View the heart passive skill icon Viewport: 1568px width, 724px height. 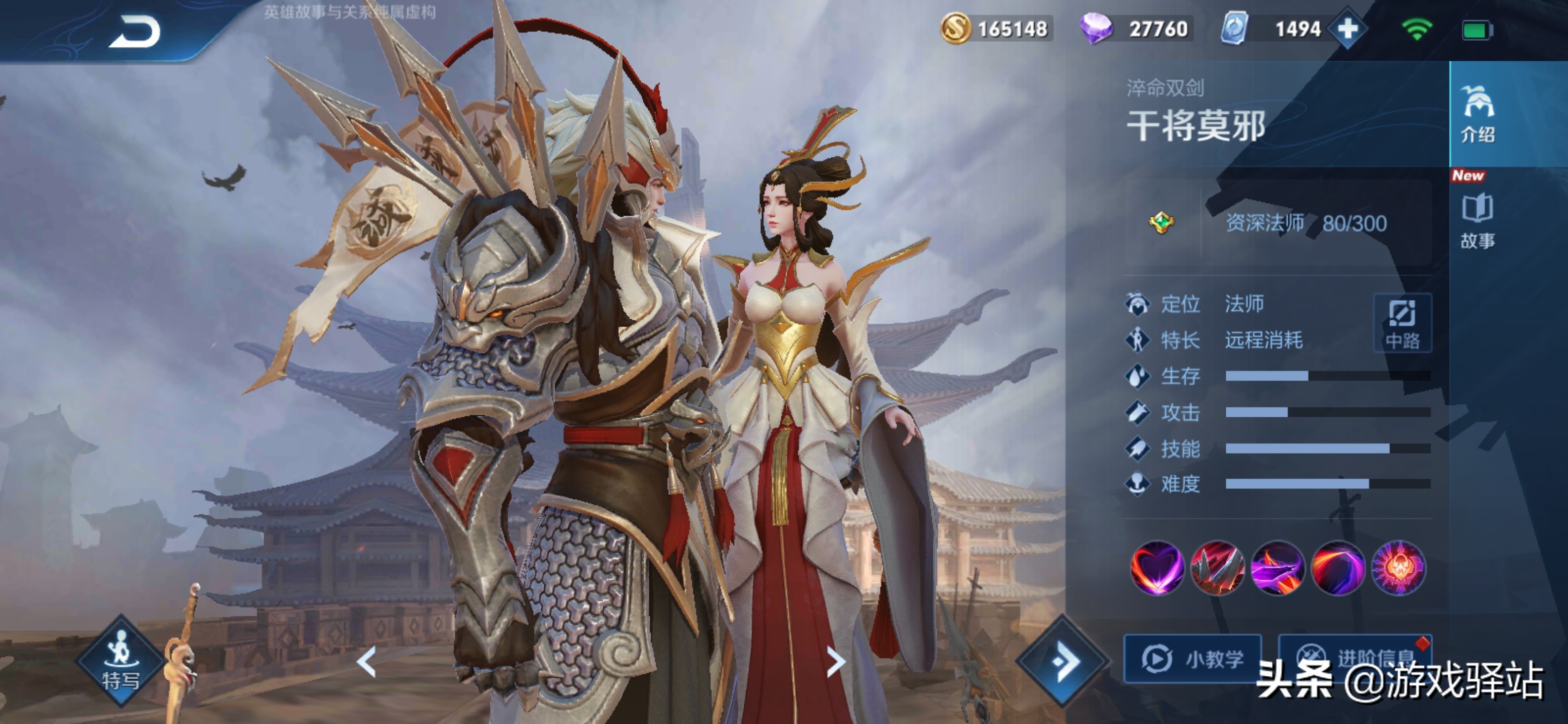(x=1156, y=568)
